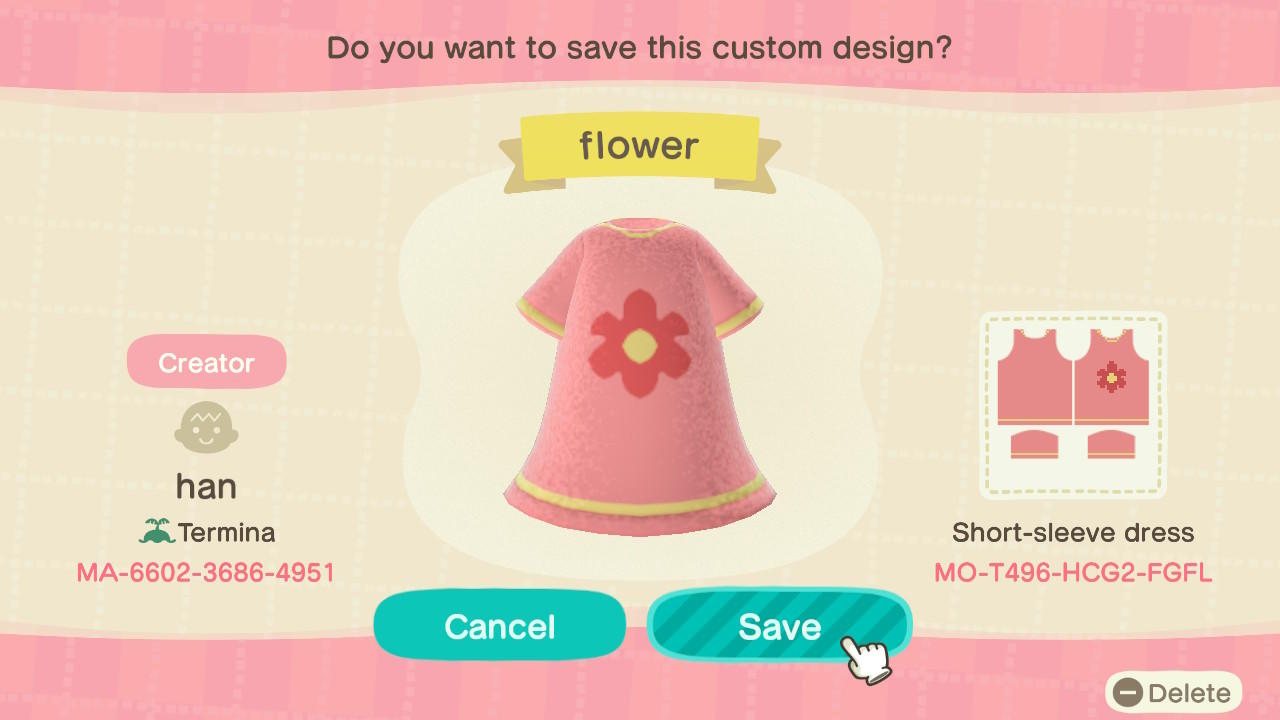Click the Creator badge label
The image size is (1280, 720).
[206, 361]
